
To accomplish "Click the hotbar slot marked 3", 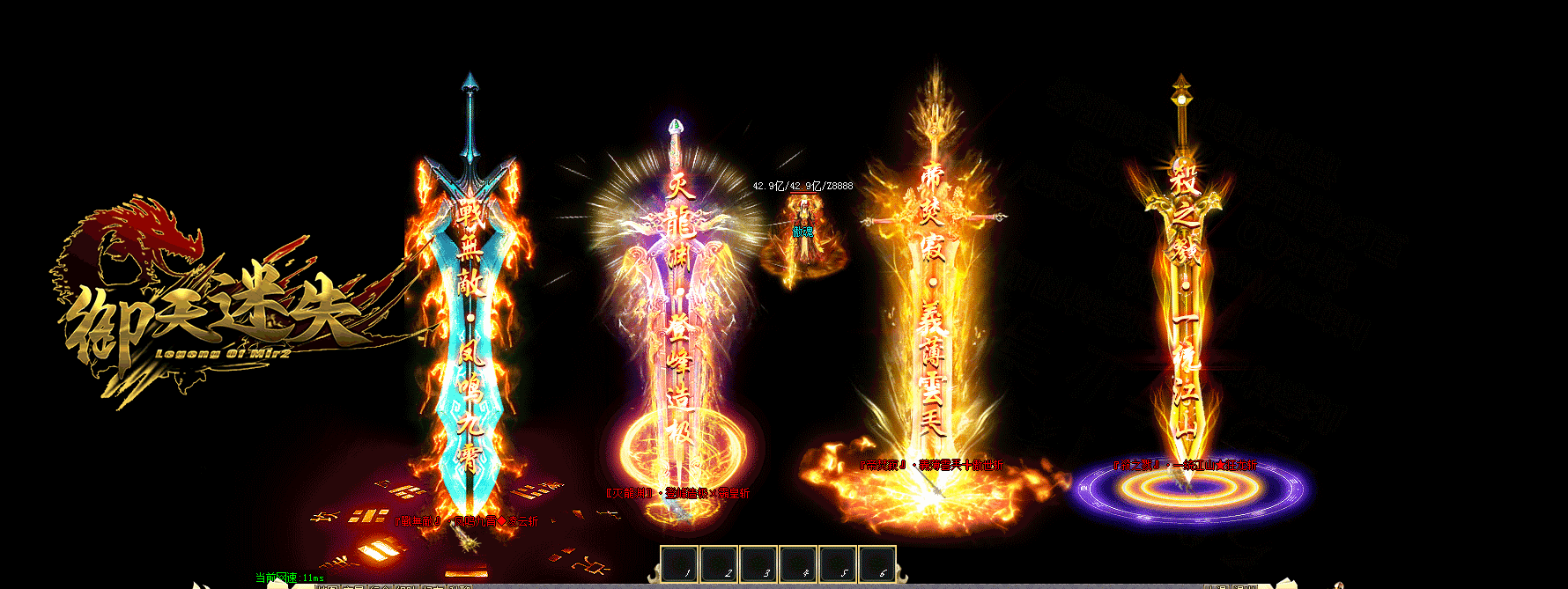I will pyautogui.click(x=758, y=564).
